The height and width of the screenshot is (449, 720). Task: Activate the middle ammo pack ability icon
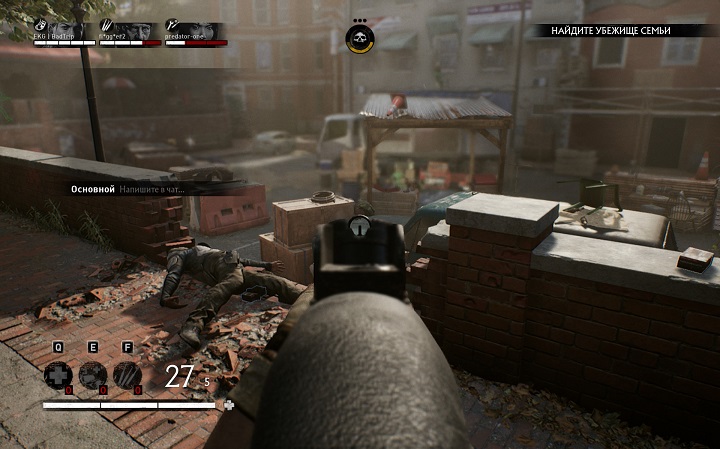point(92,375)
